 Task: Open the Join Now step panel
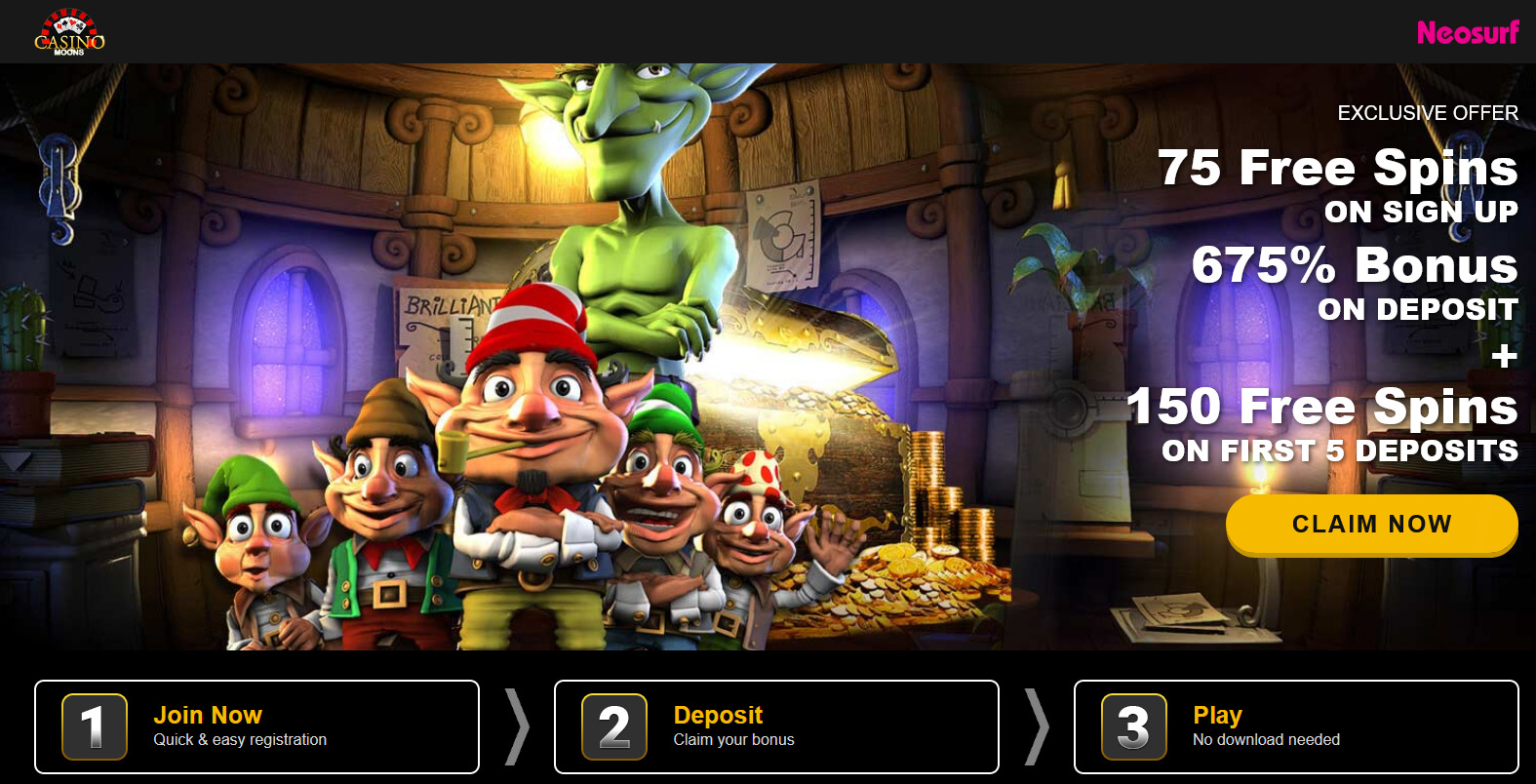(256, 726)
